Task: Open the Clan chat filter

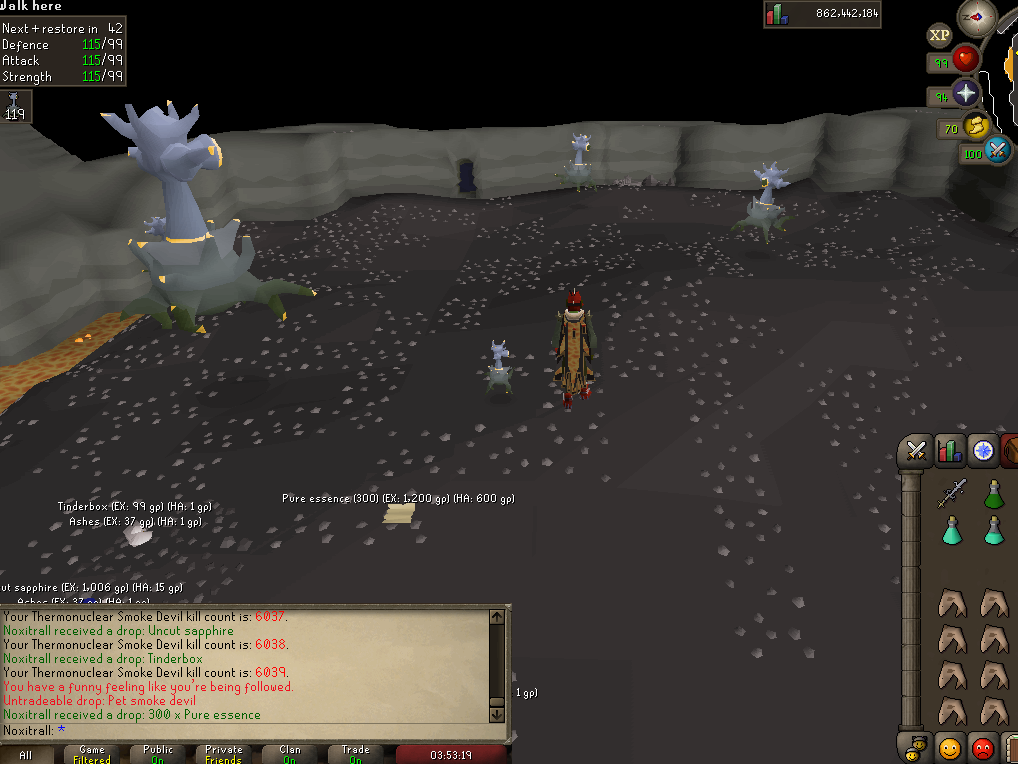Action: click(290, 755)
